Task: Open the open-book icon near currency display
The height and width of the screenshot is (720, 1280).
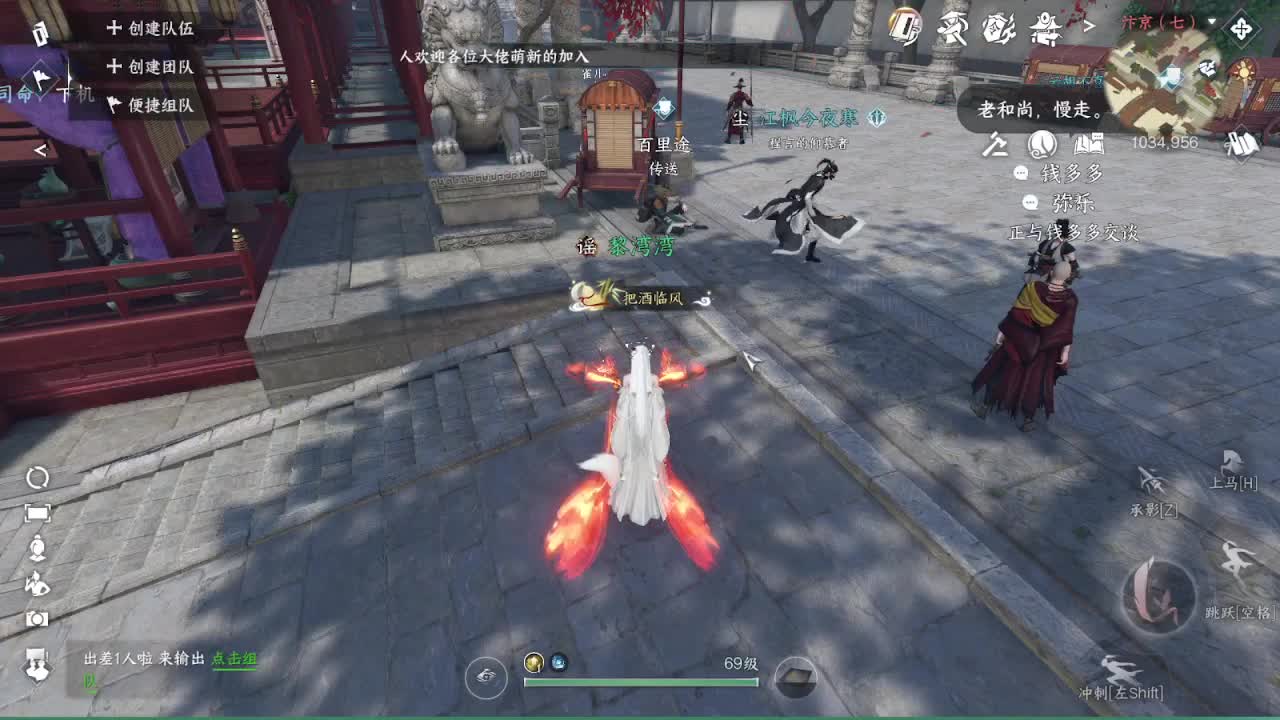Action: click(1088, 145)
